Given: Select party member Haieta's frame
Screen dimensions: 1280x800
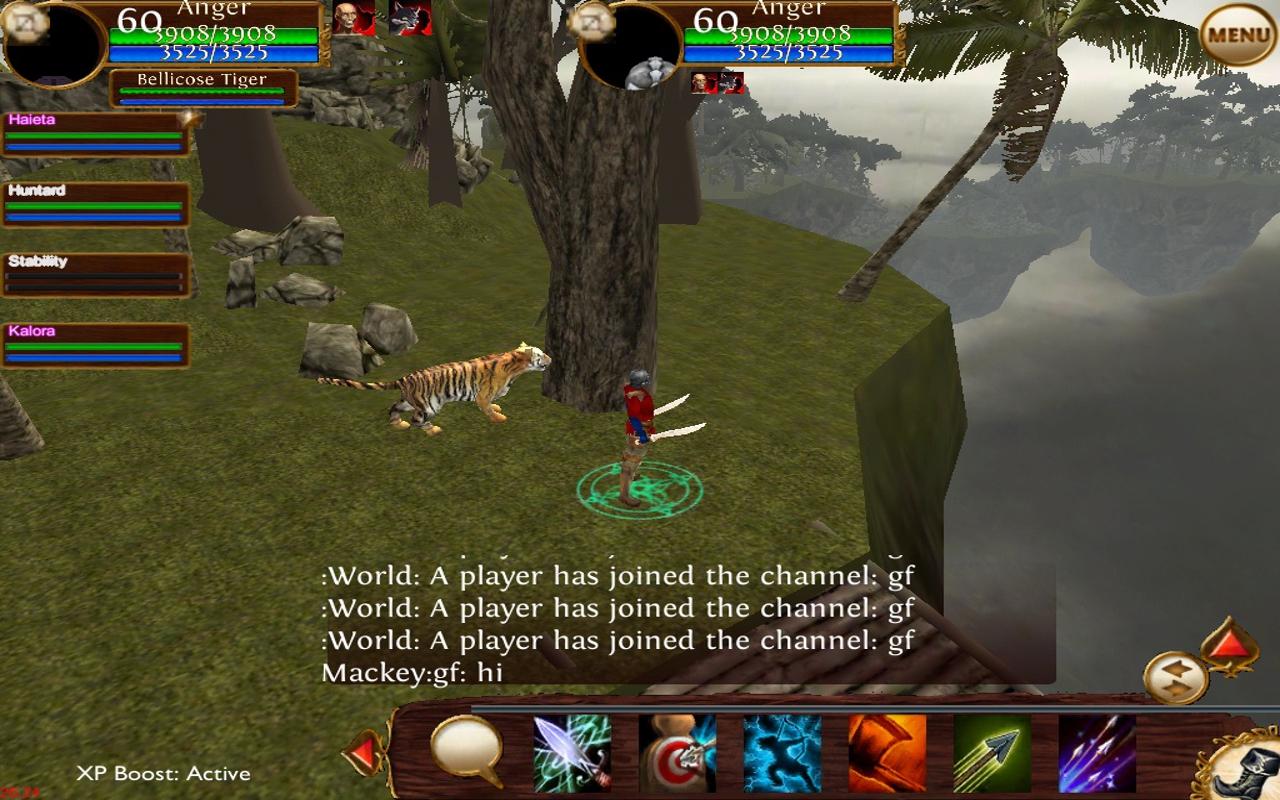Looking at the screenshot, I should tap(95, 134).
